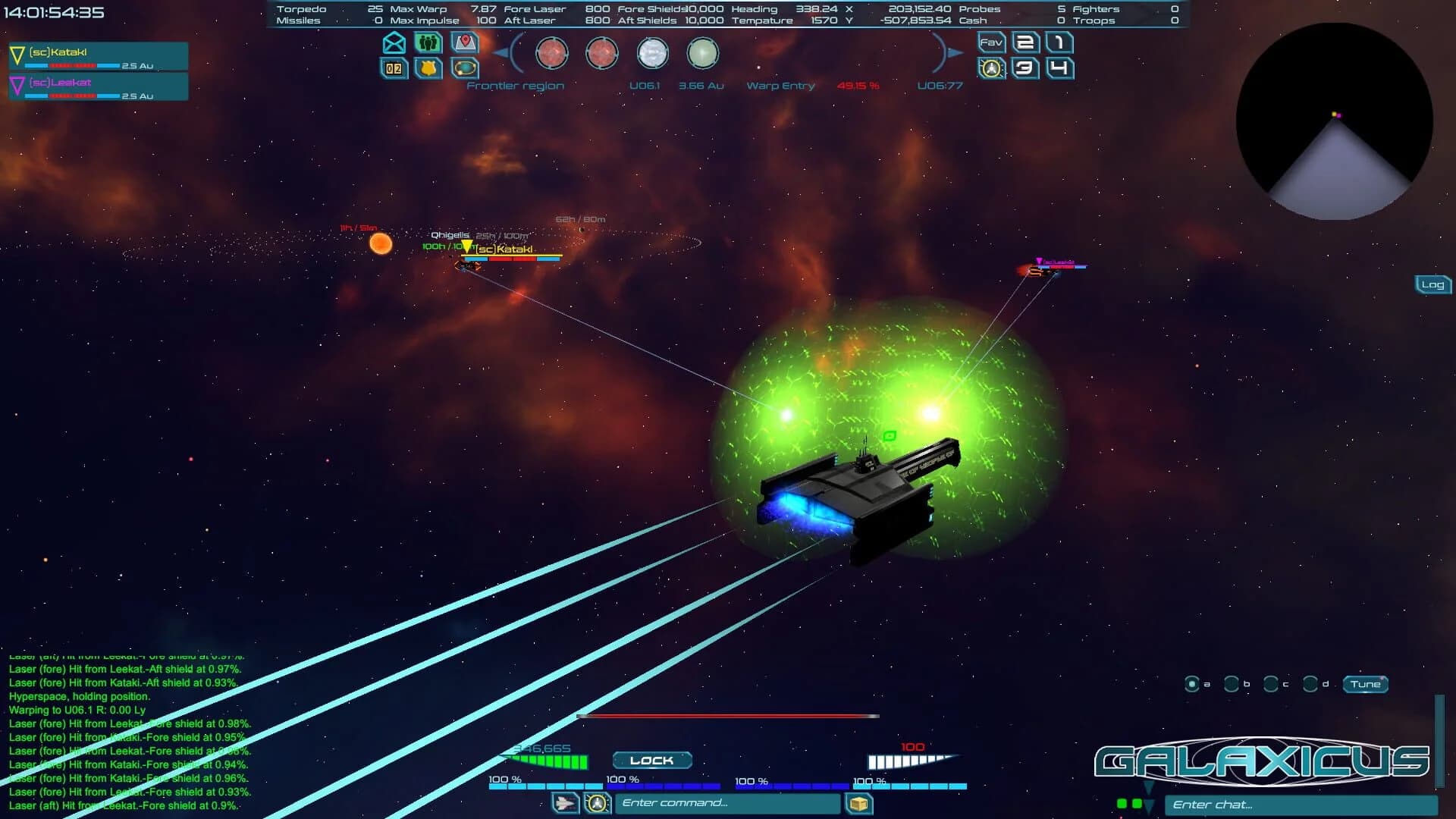Open the crew roster icon
1456x819 pixels.
[427, 43]
